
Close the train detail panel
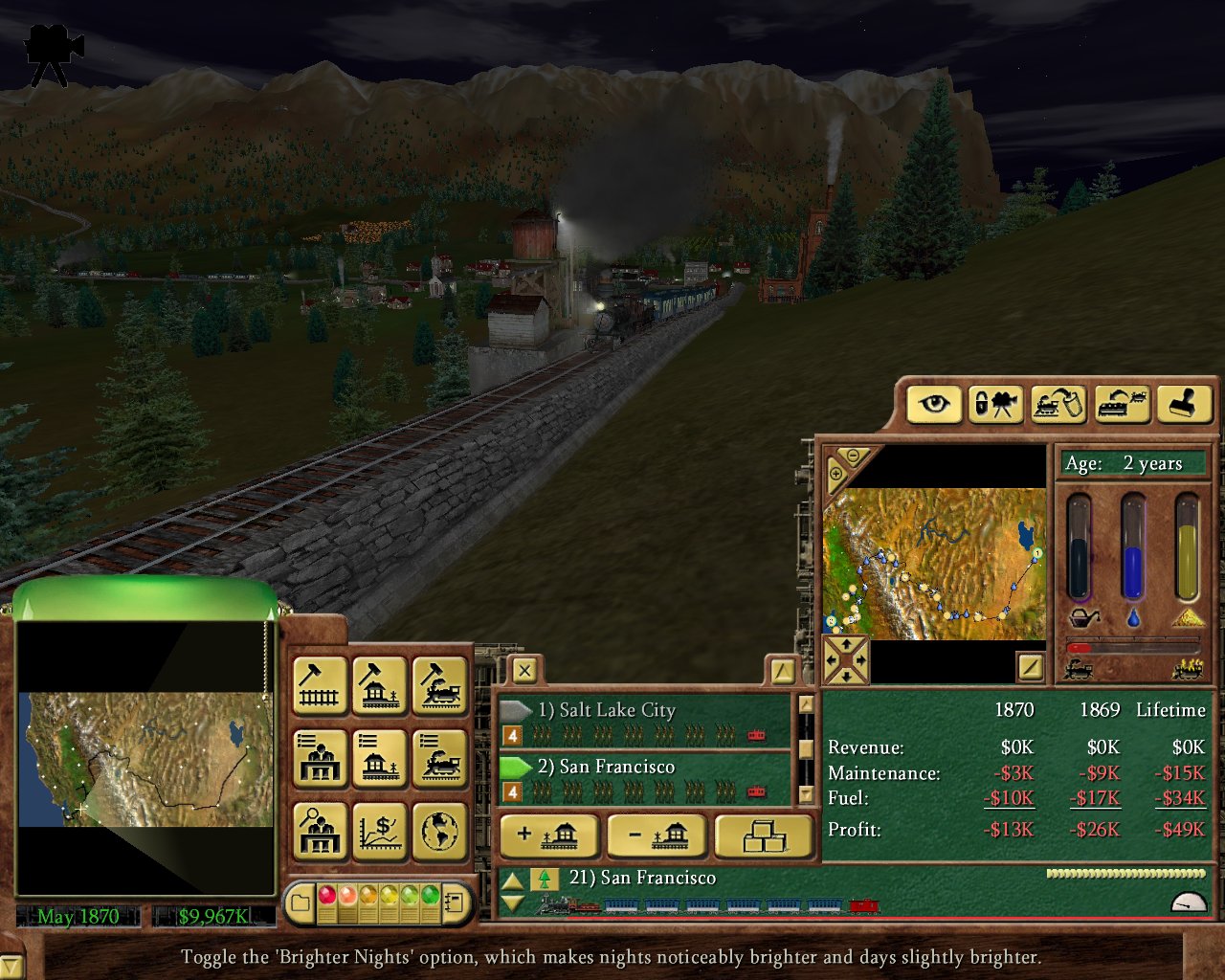[524, 670]
